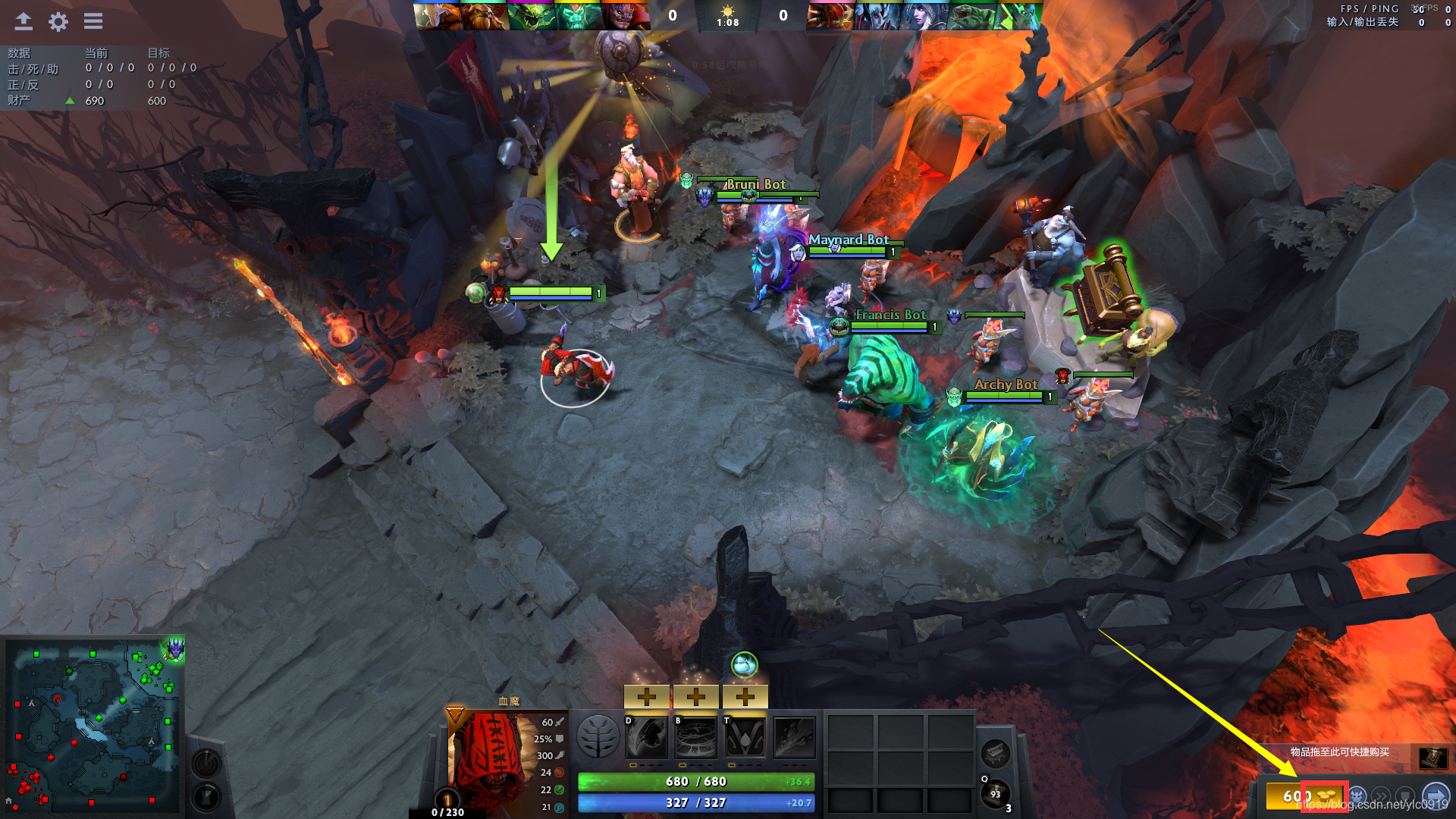Activate the Scan radar button

[206, 762]
